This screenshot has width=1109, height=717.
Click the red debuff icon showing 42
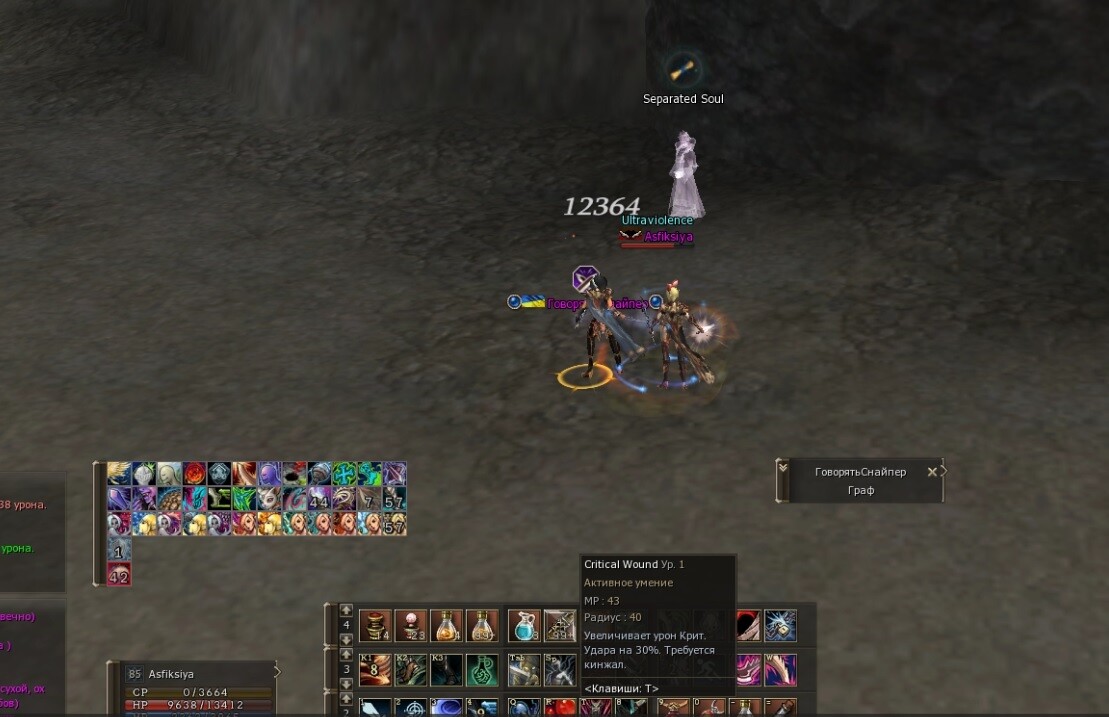119,574
